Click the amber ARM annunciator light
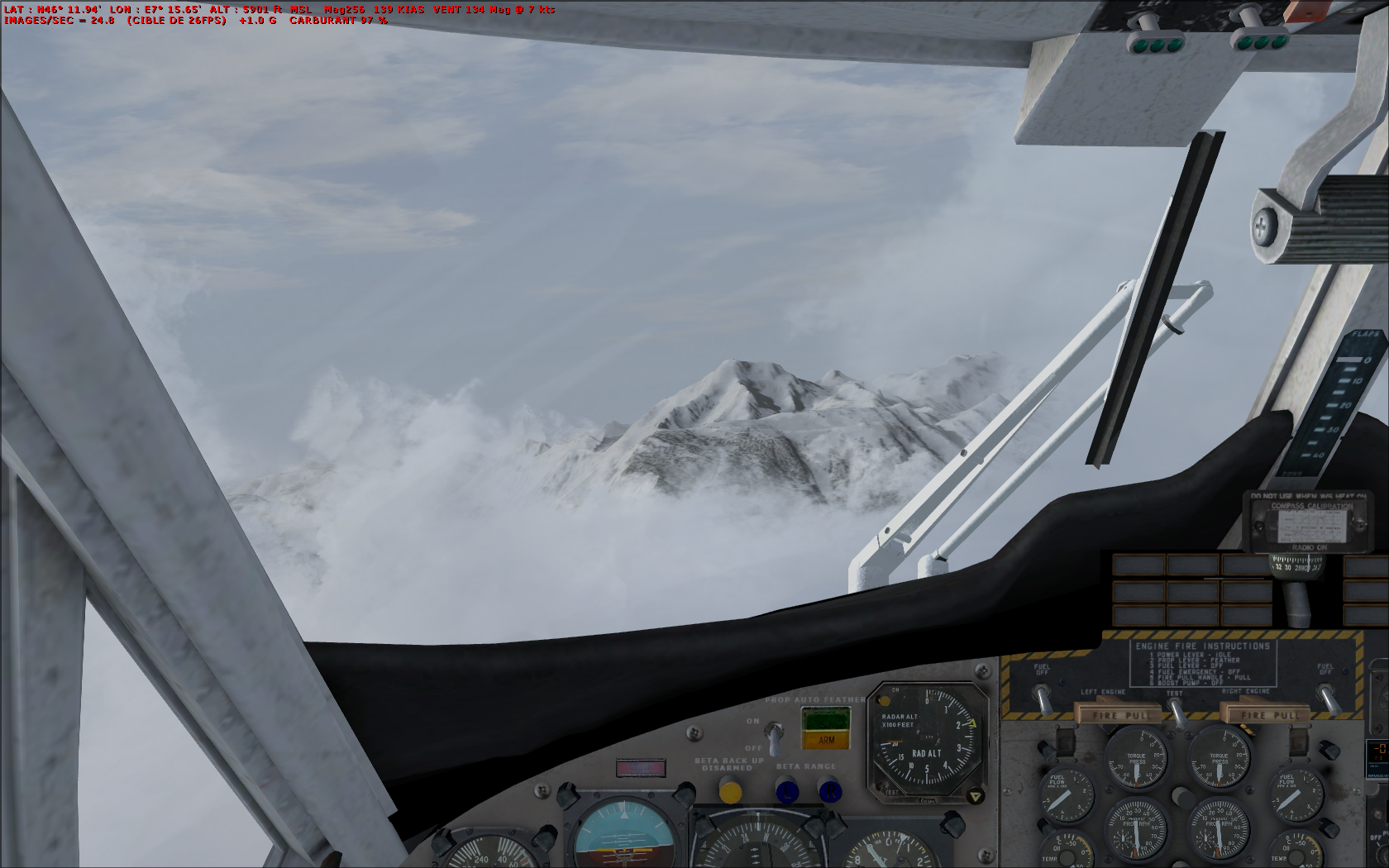This screenshot has height=868, width=1389. [x=826, y=739]
